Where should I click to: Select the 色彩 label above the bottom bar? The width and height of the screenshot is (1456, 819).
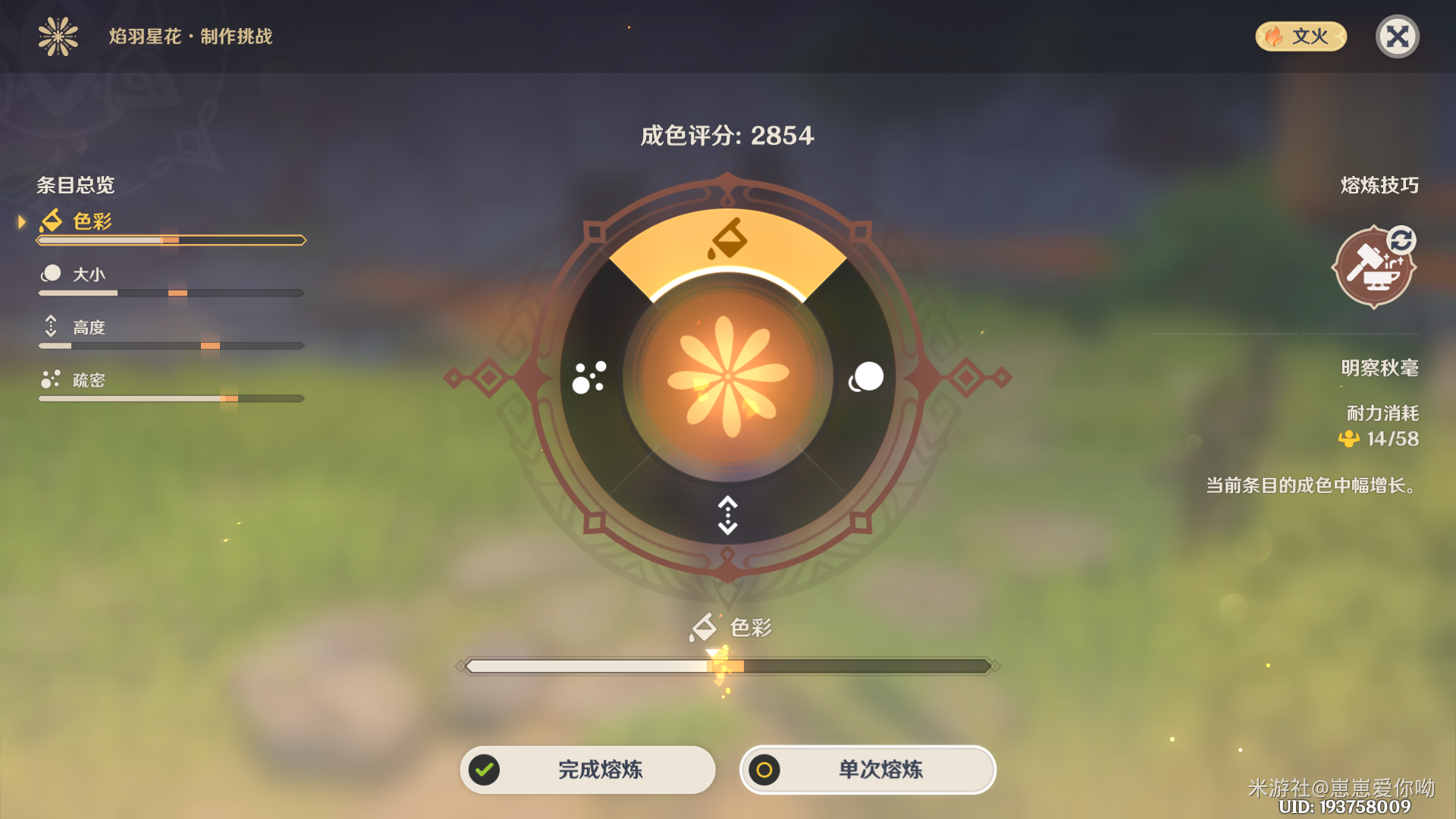coord(732,628)
